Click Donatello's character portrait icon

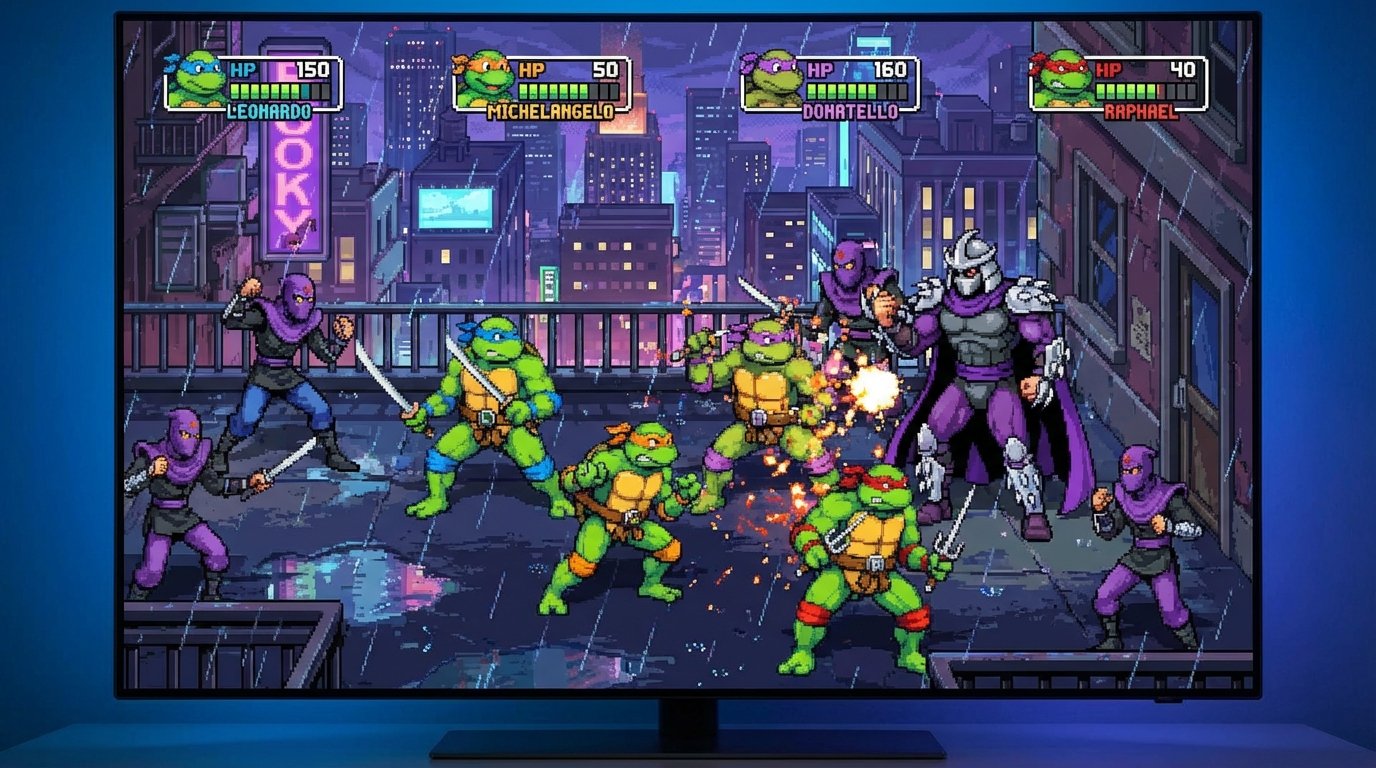click(768, 82)
